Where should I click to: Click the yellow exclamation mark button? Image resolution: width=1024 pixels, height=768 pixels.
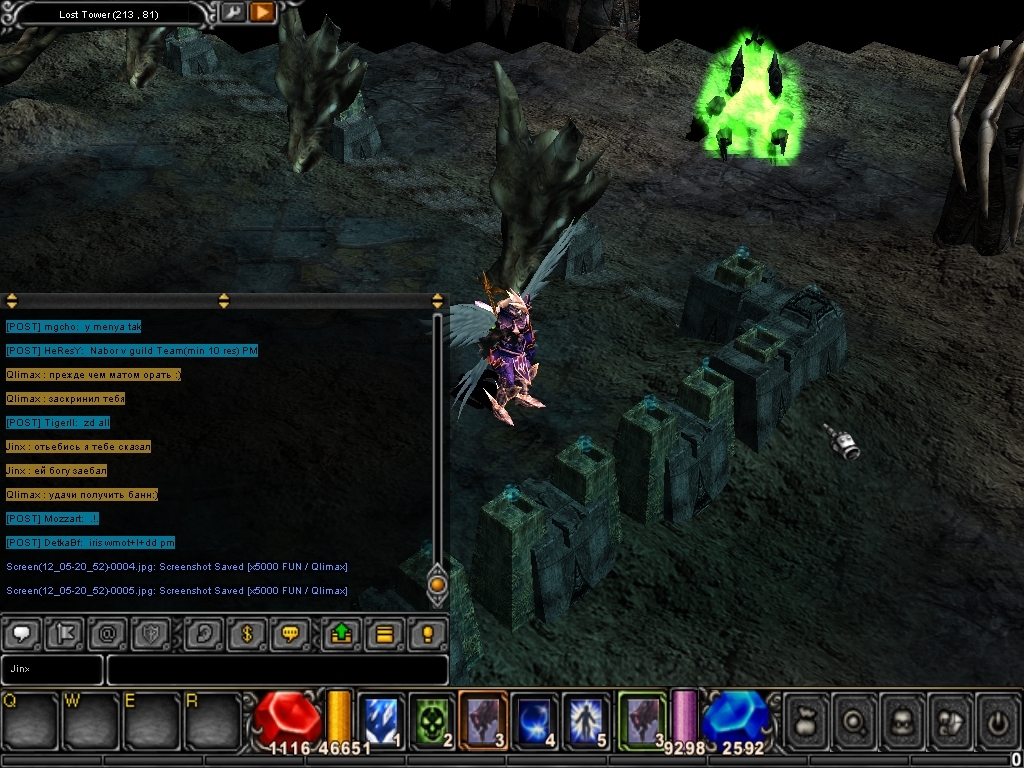427,634
